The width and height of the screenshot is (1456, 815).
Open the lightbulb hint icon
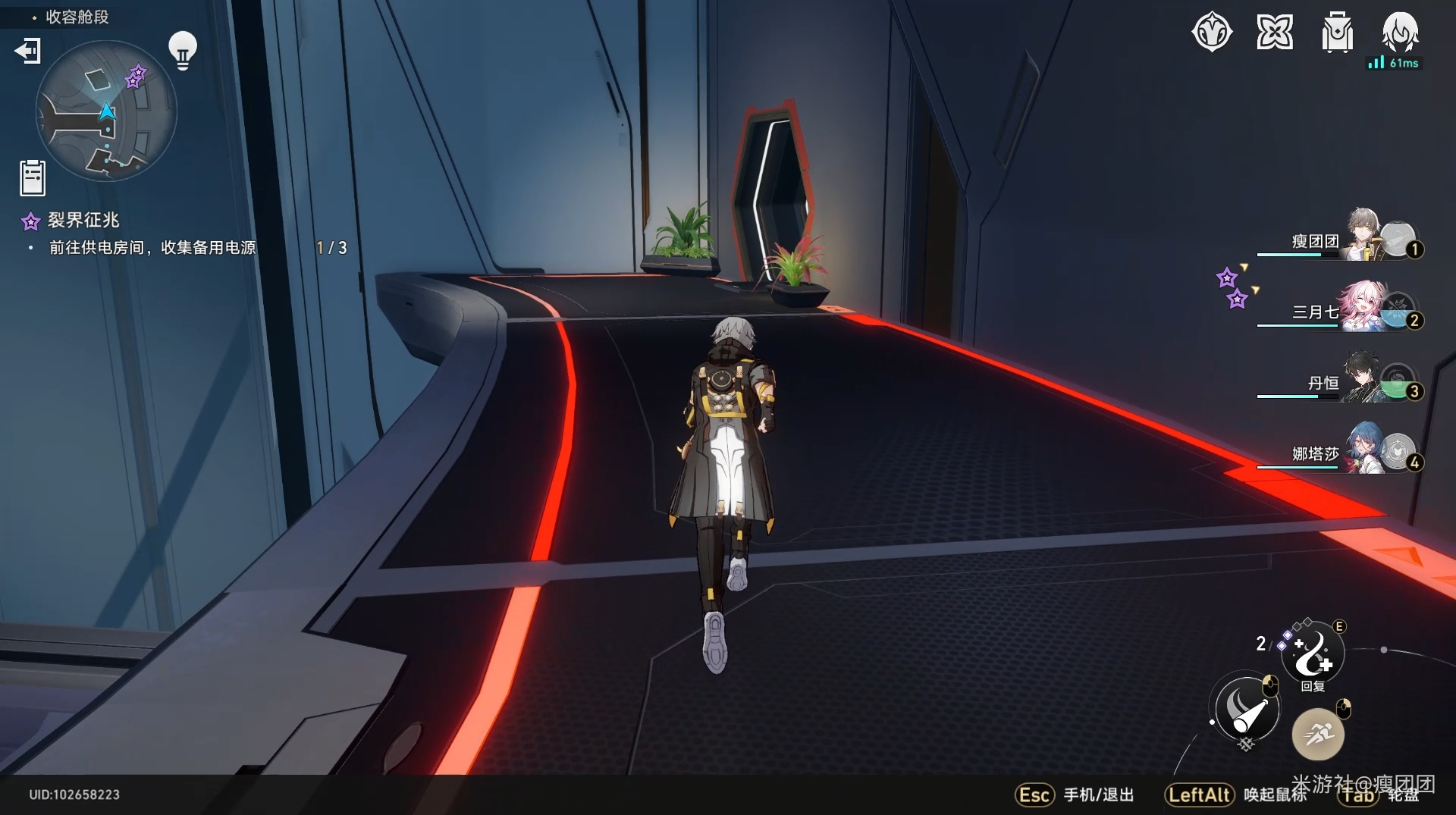[182, 50]
